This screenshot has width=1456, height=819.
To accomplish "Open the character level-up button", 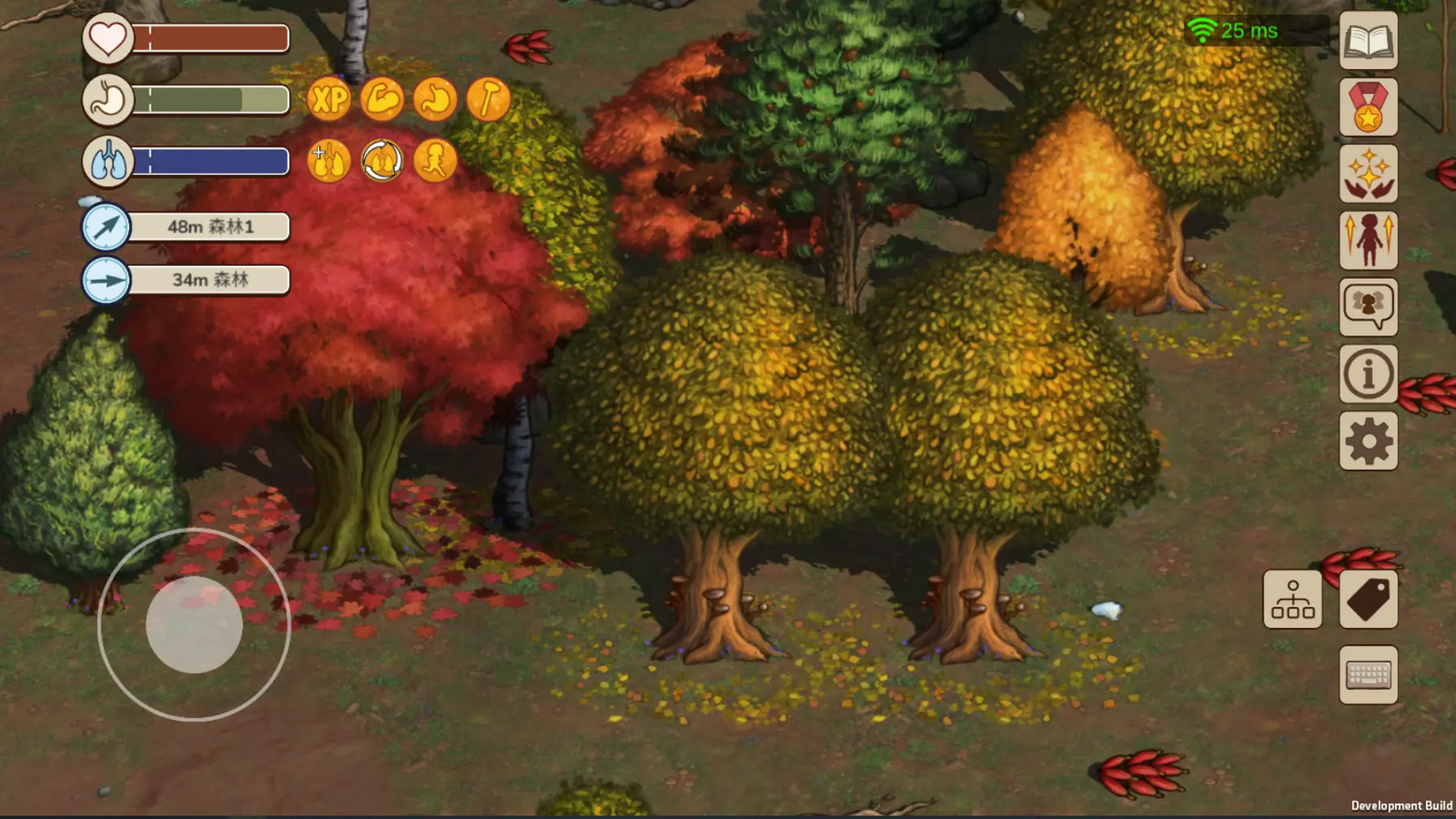I will [1368, 241].
